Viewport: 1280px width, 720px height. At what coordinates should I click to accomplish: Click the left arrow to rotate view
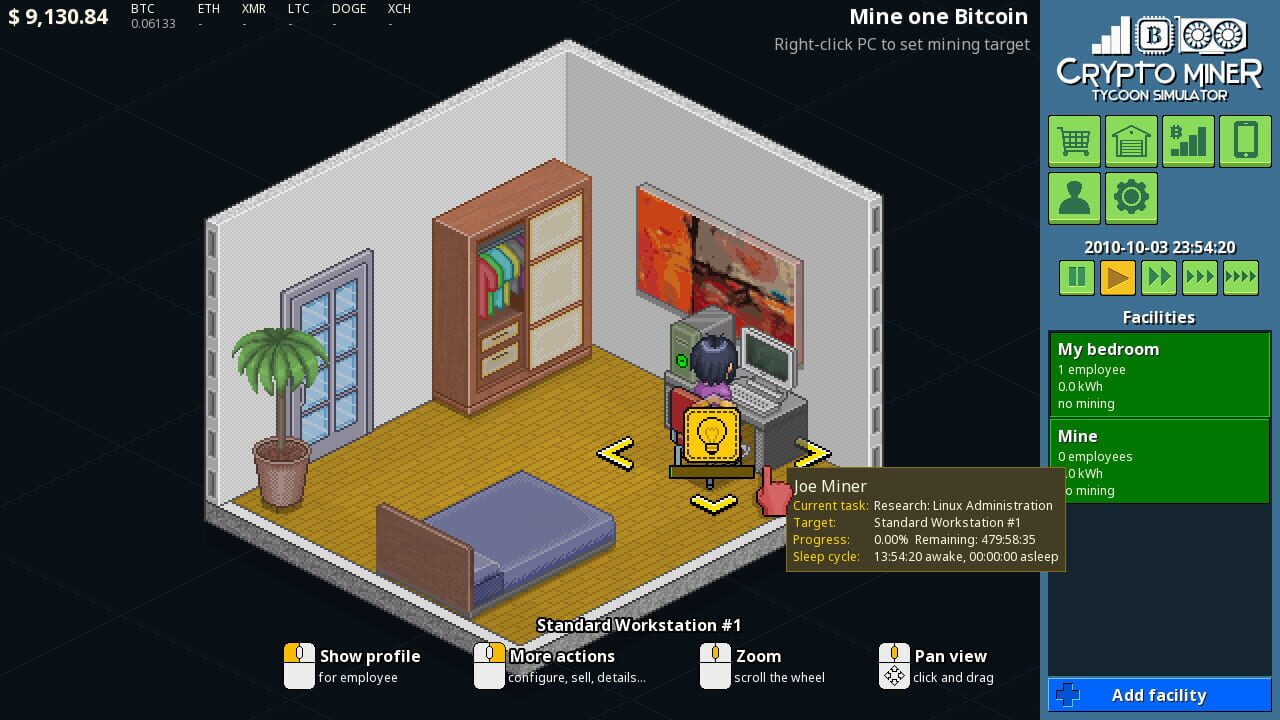616,453
